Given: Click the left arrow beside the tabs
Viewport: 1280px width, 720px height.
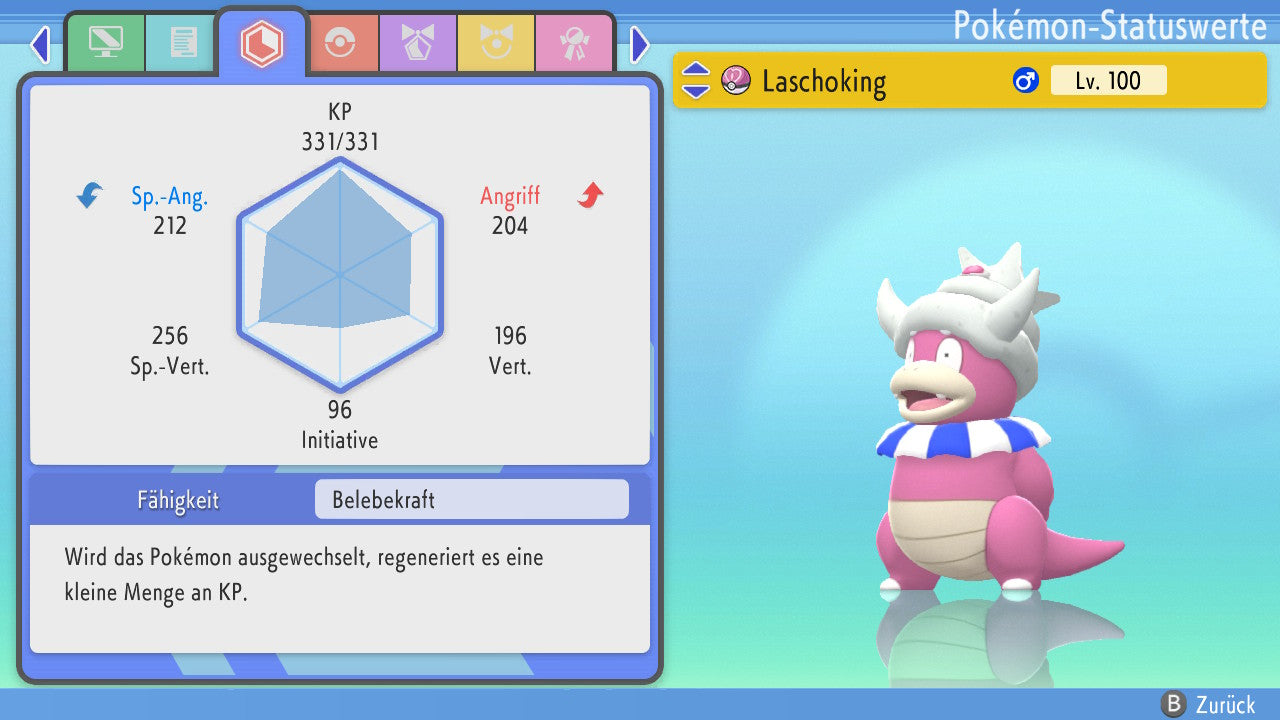Looking at the screenshot, I should (x=40, y=44).
